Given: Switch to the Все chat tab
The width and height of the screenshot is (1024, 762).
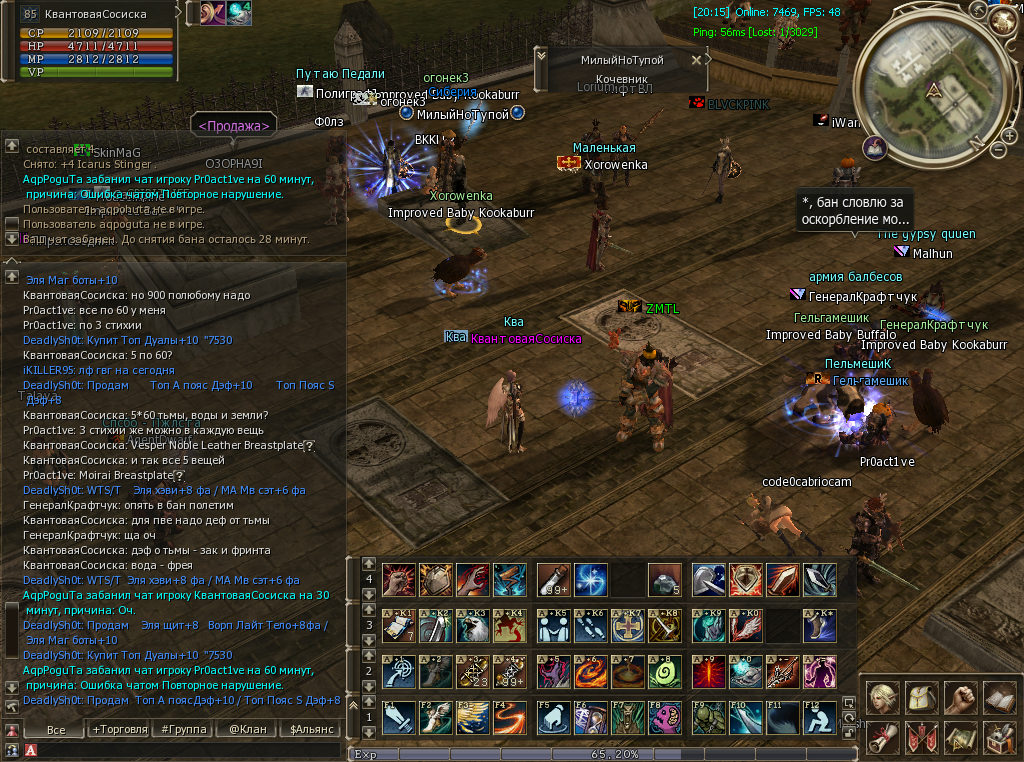Looking at the screenshot, I should click(56, 730).
